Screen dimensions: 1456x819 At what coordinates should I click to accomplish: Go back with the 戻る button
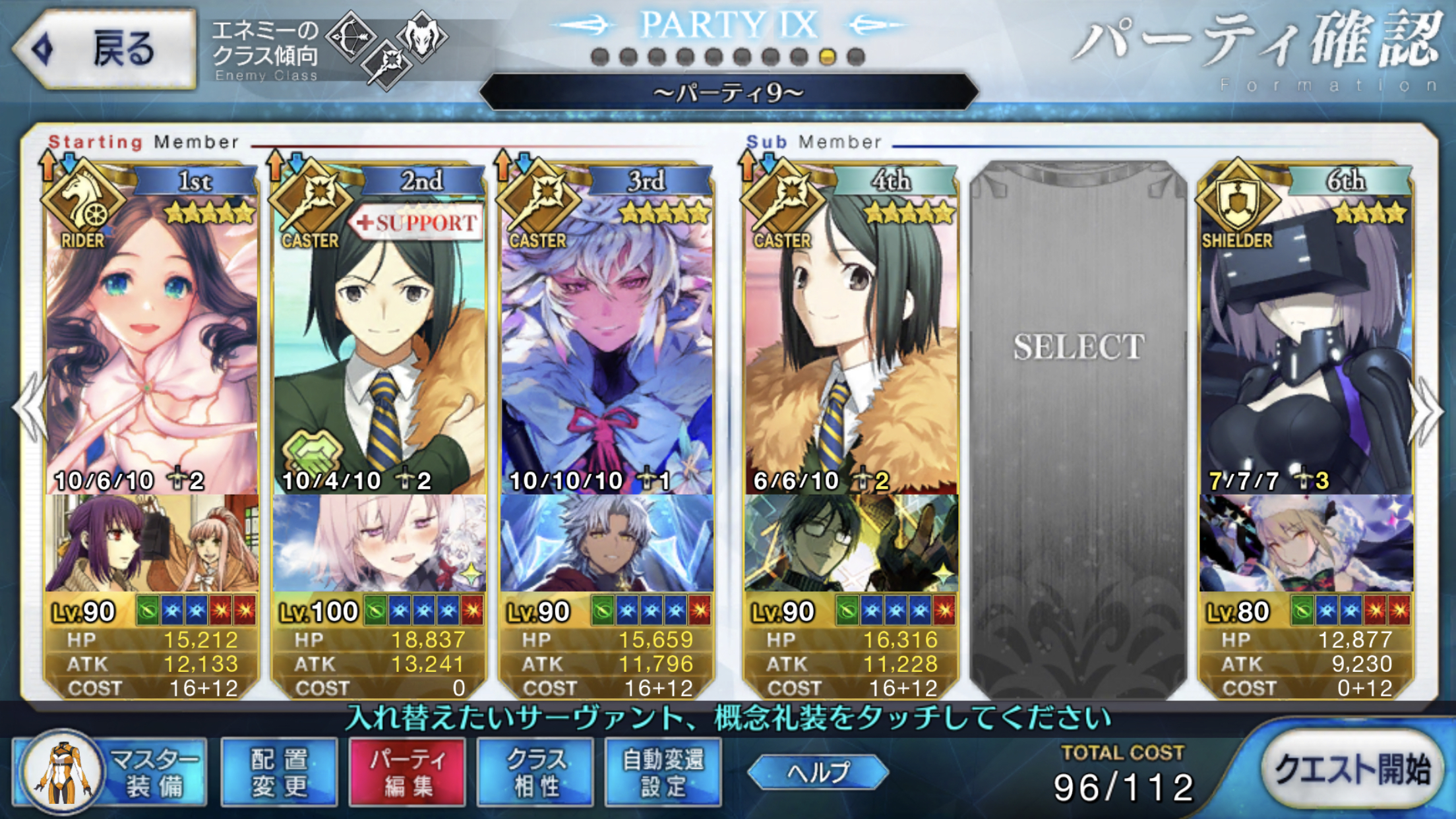click(x=106, y=49)
